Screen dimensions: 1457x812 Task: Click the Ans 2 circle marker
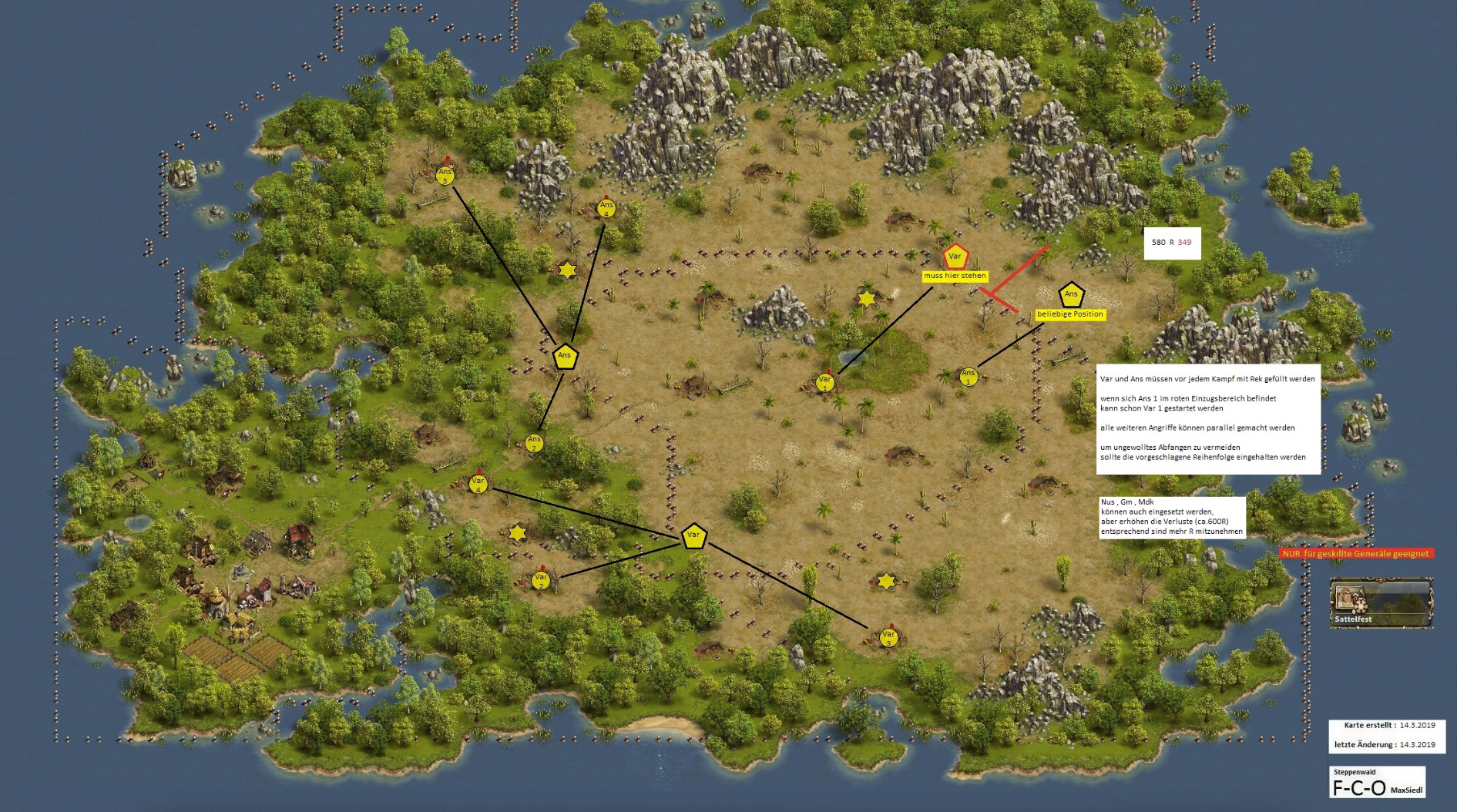tap(534, 443)
